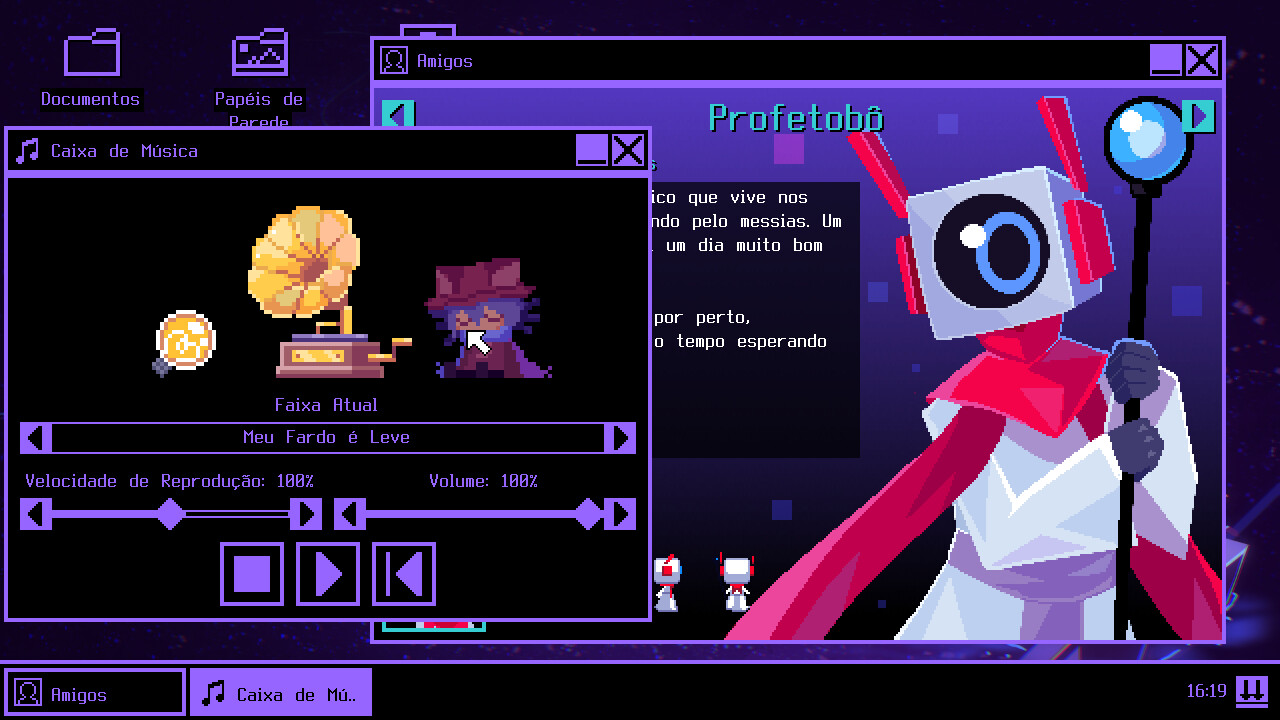Select Caixa de Mú.. in the taskbar
Image resolution: width=1280 pixels, height=720 pixels.
pyautogui.click(x=280, y=691)
